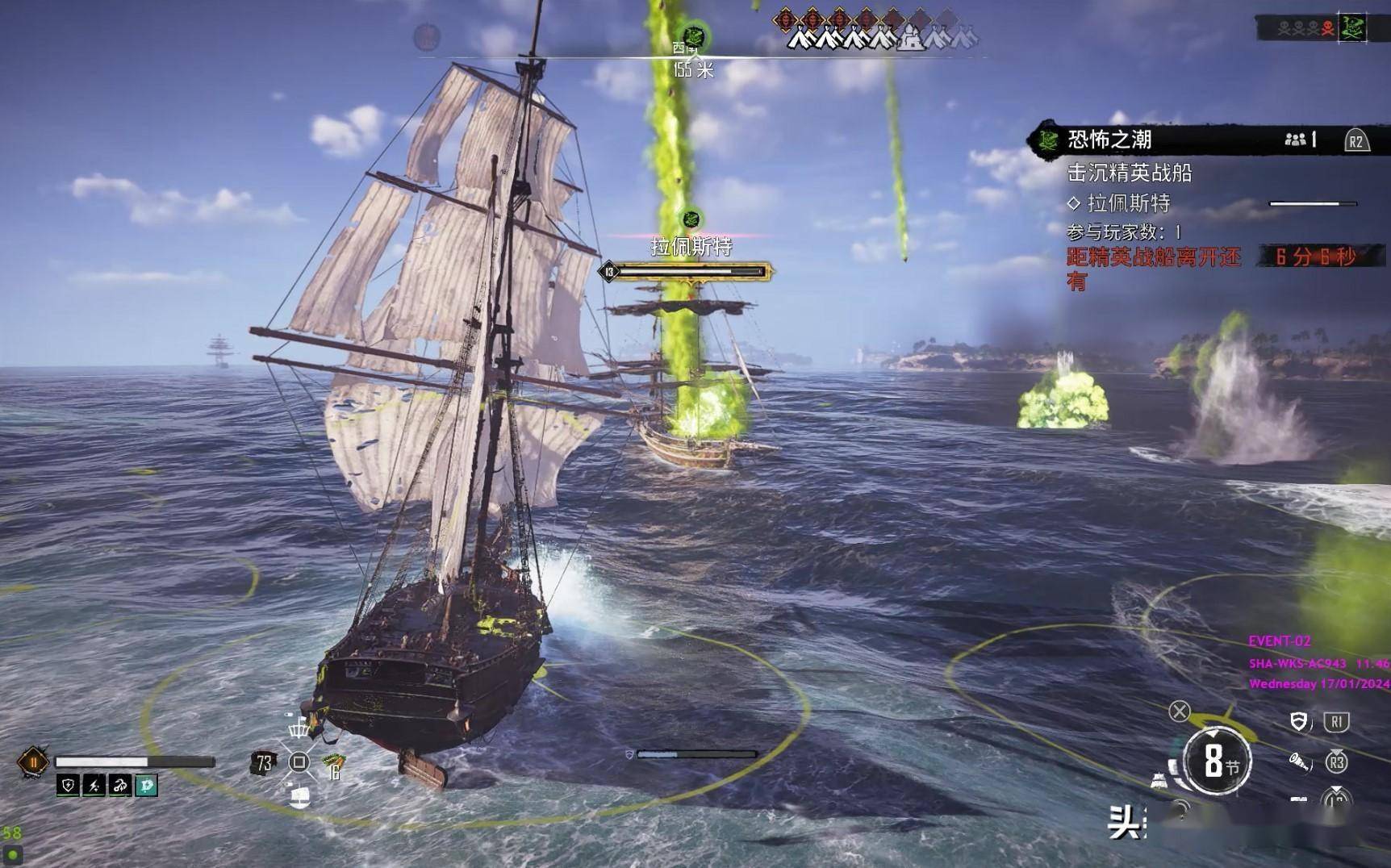Screen dimensions: 1391x868
Task: Click the small sail icon beside speed gauge
Action: (x=1159, y=780)
